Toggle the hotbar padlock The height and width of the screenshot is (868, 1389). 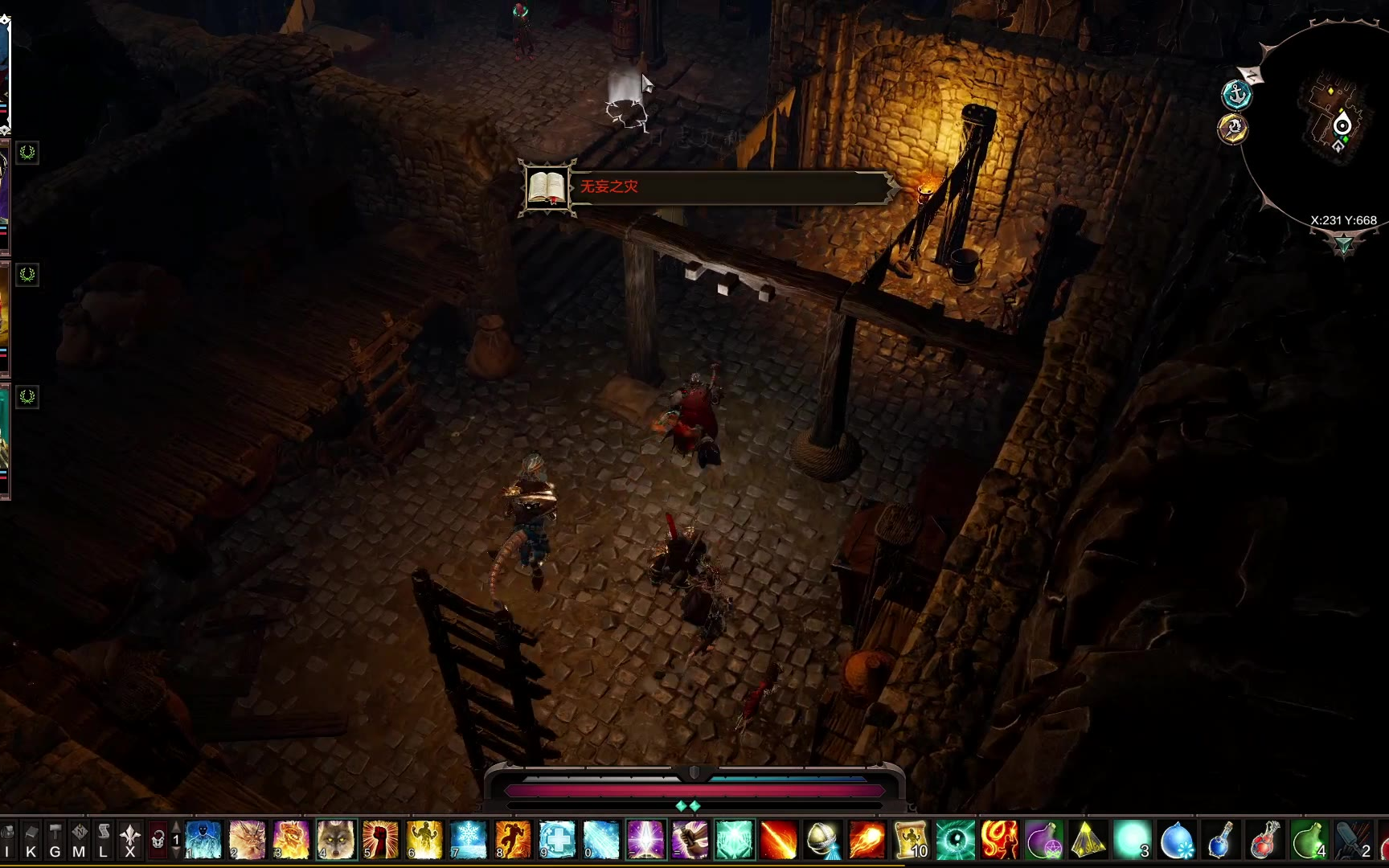(x=158, y=840)
